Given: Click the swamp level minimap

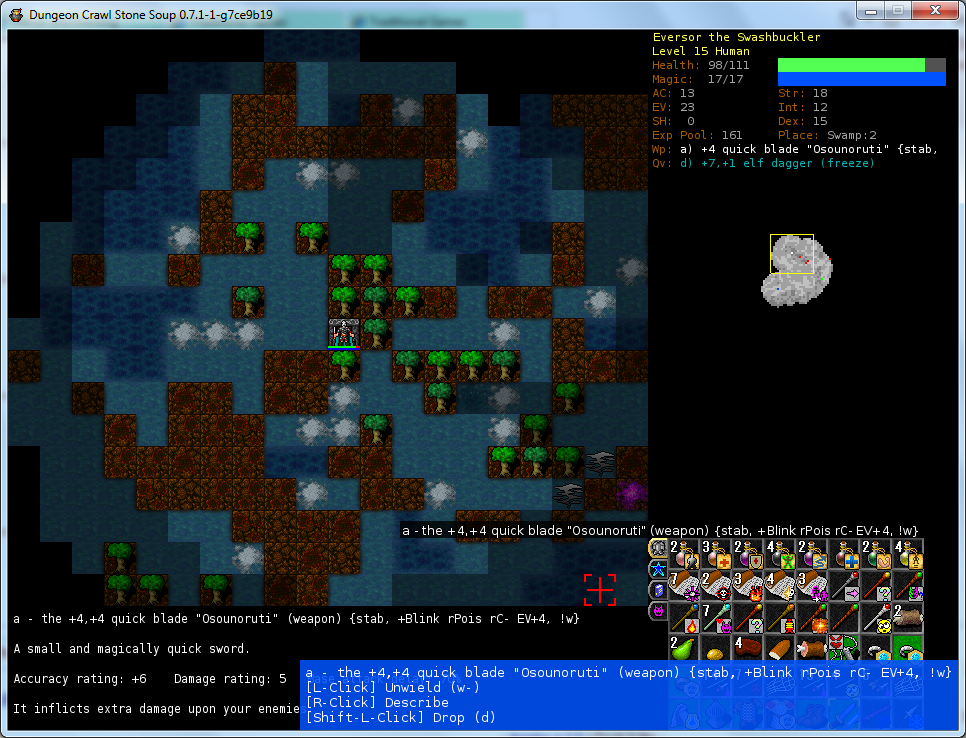Looking at the screenshot, I should pyautogui.click(x=796, y=267).
